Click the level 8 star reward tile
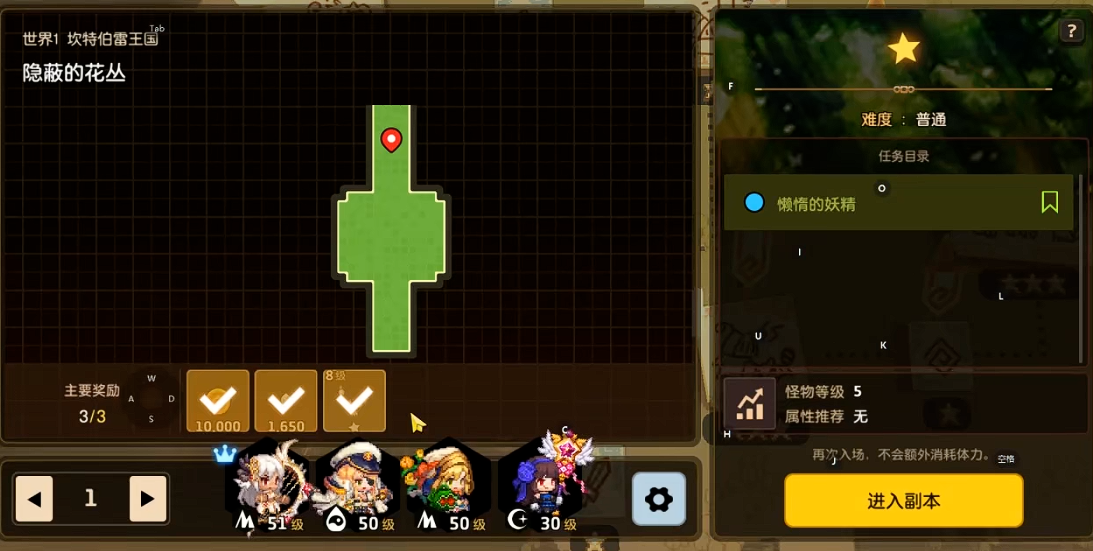The image size is (1093, 551). pyautogui.click(x=354, y=401)
